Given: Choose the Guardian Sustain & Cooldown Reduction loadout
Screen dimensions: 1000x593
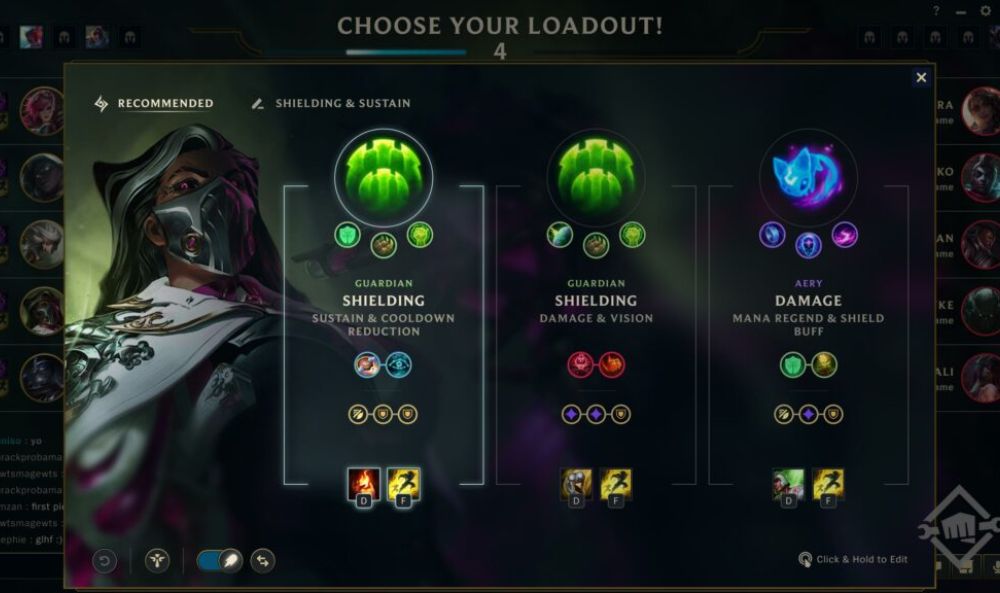Looking at the screenshot, I should [383, 300].
